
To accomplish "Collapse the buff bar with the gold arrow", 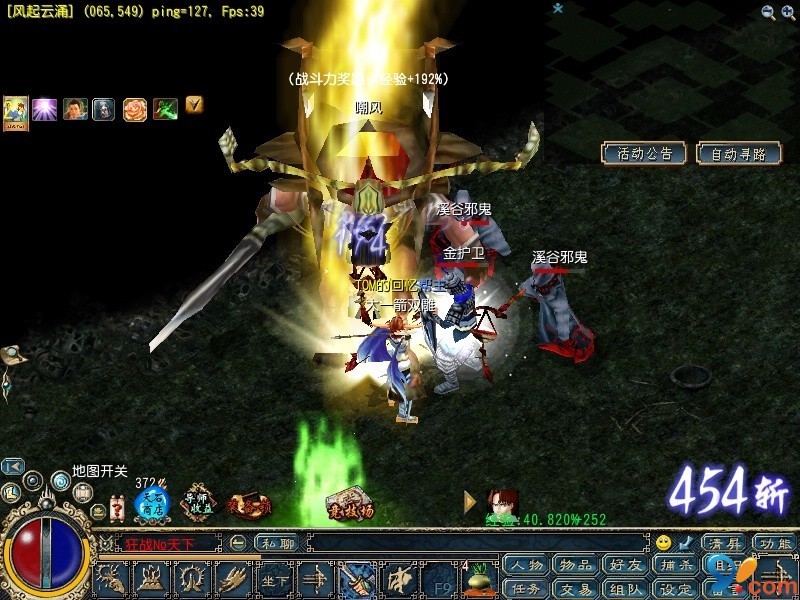I will tap(195, 103).
